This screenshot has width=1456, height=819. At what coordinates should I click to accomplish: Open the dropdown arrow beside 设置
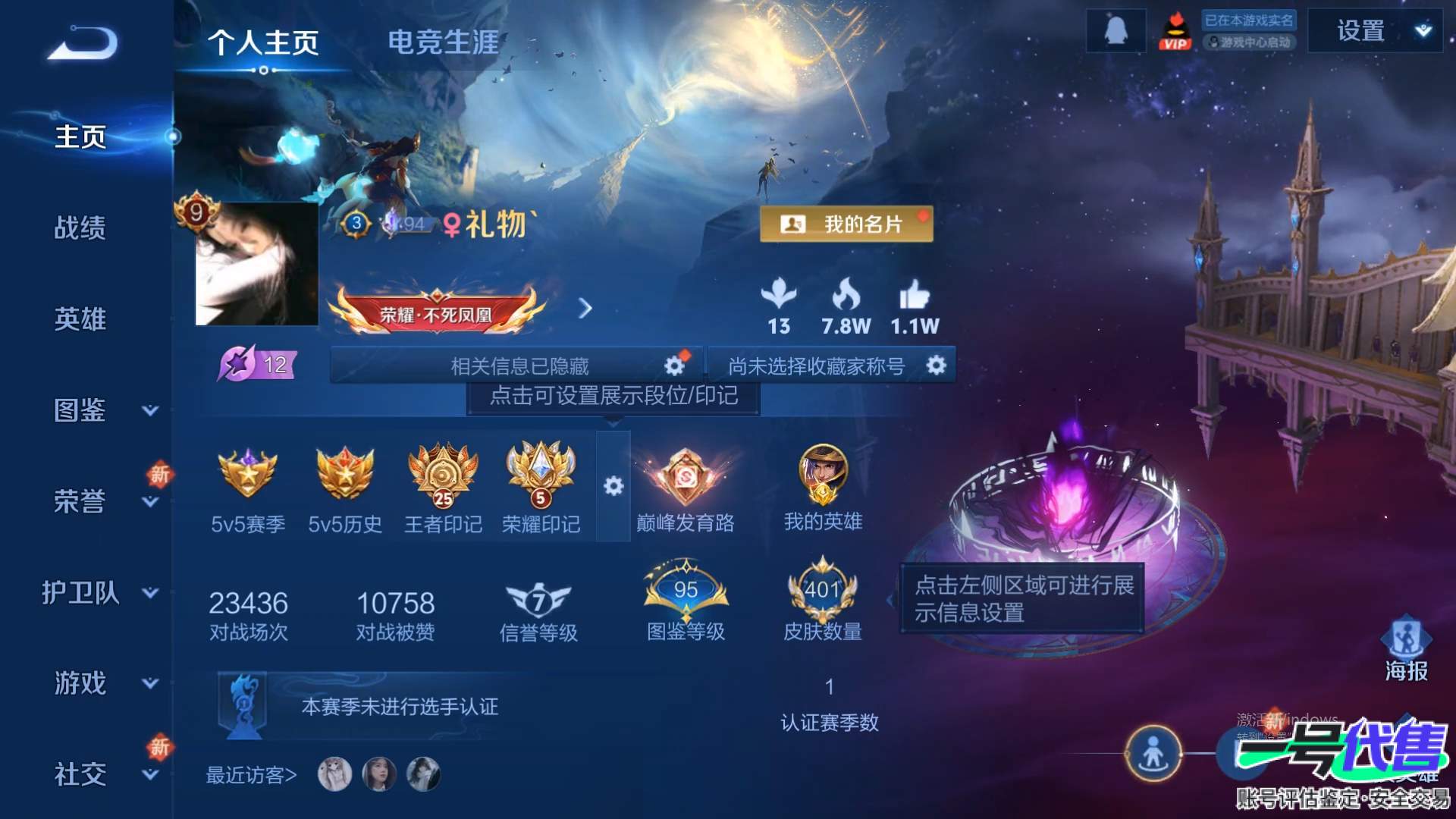[1422, 30]
